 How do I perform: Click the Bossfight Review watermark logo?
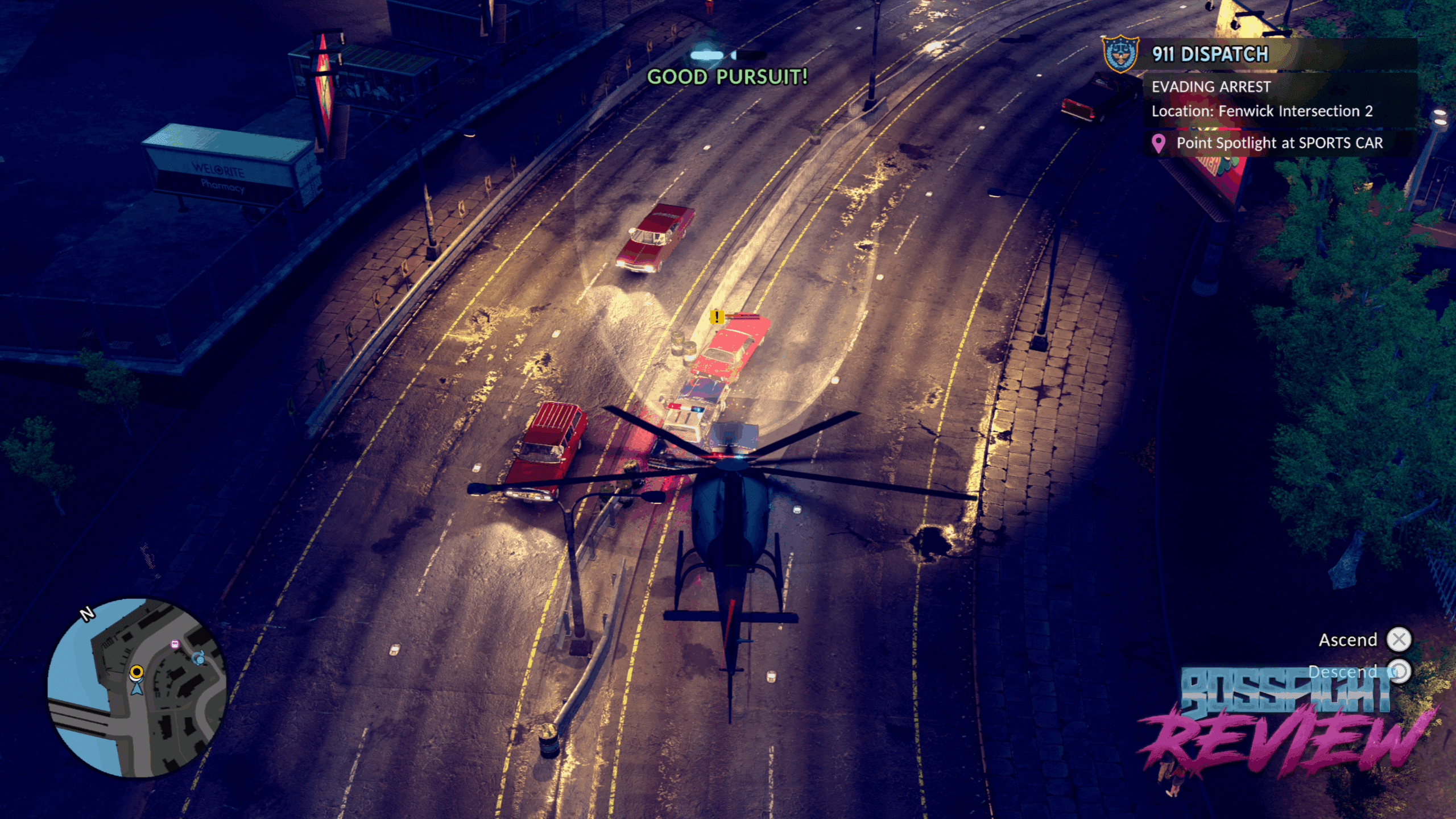pos(1285,722)
